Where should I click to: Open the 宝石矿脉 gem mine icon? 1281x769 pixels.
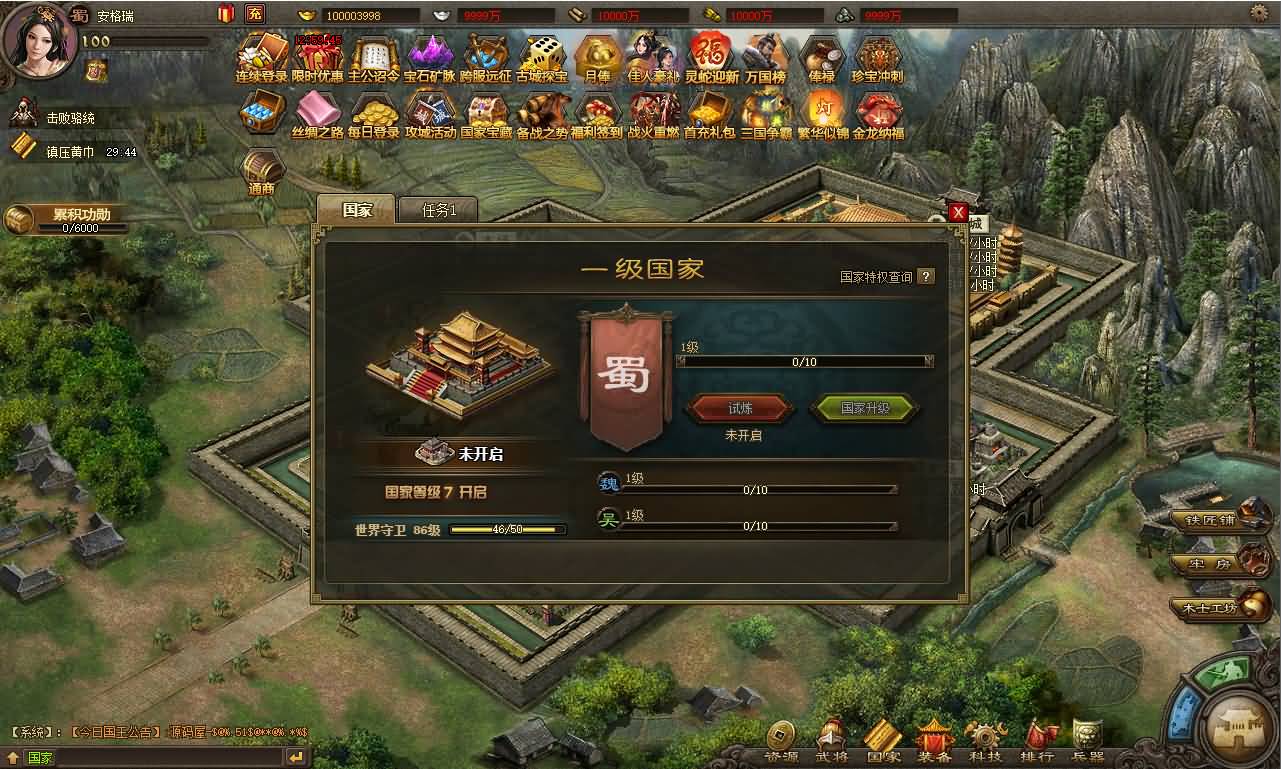(432, 57)
